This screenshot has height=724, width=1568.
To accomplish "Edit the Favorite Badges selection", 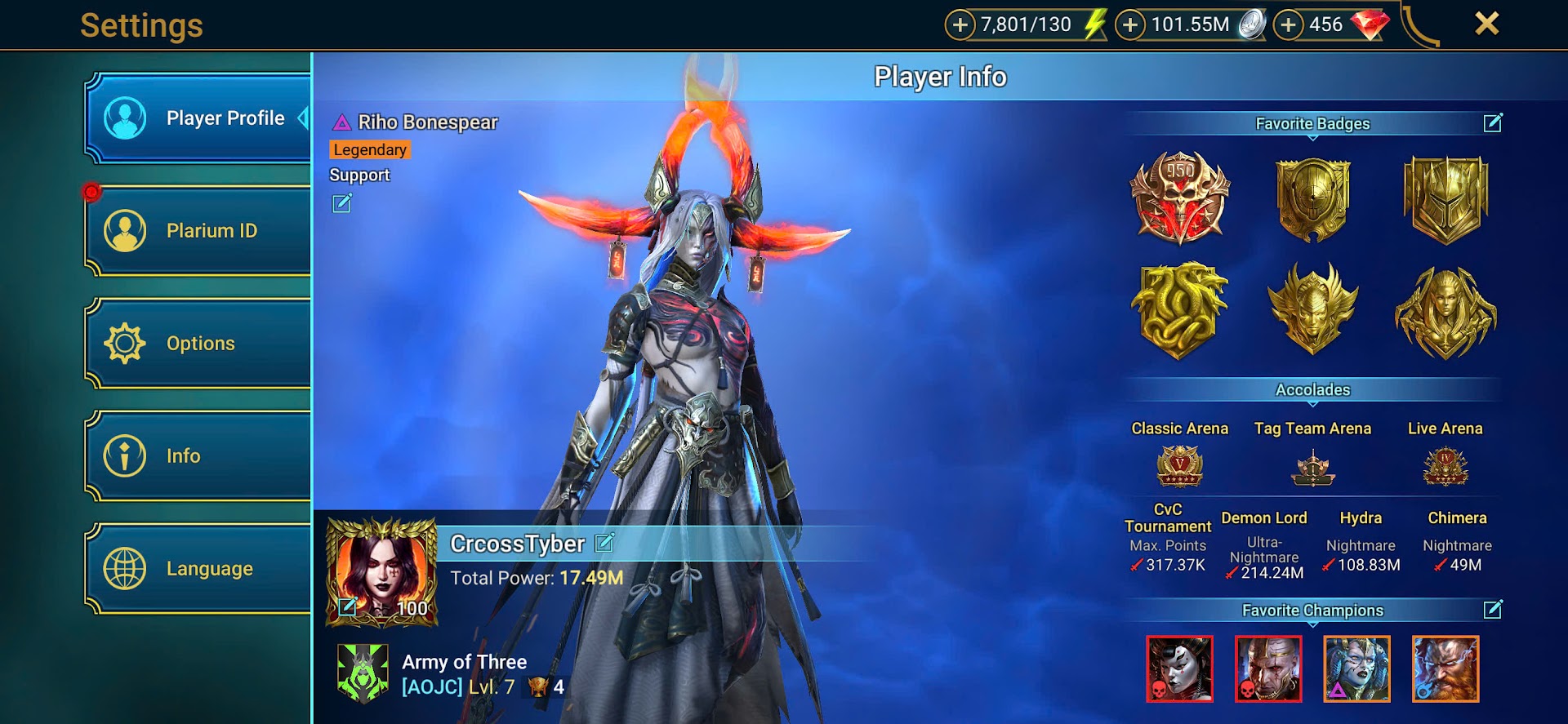I will (x=1492, y=123).
